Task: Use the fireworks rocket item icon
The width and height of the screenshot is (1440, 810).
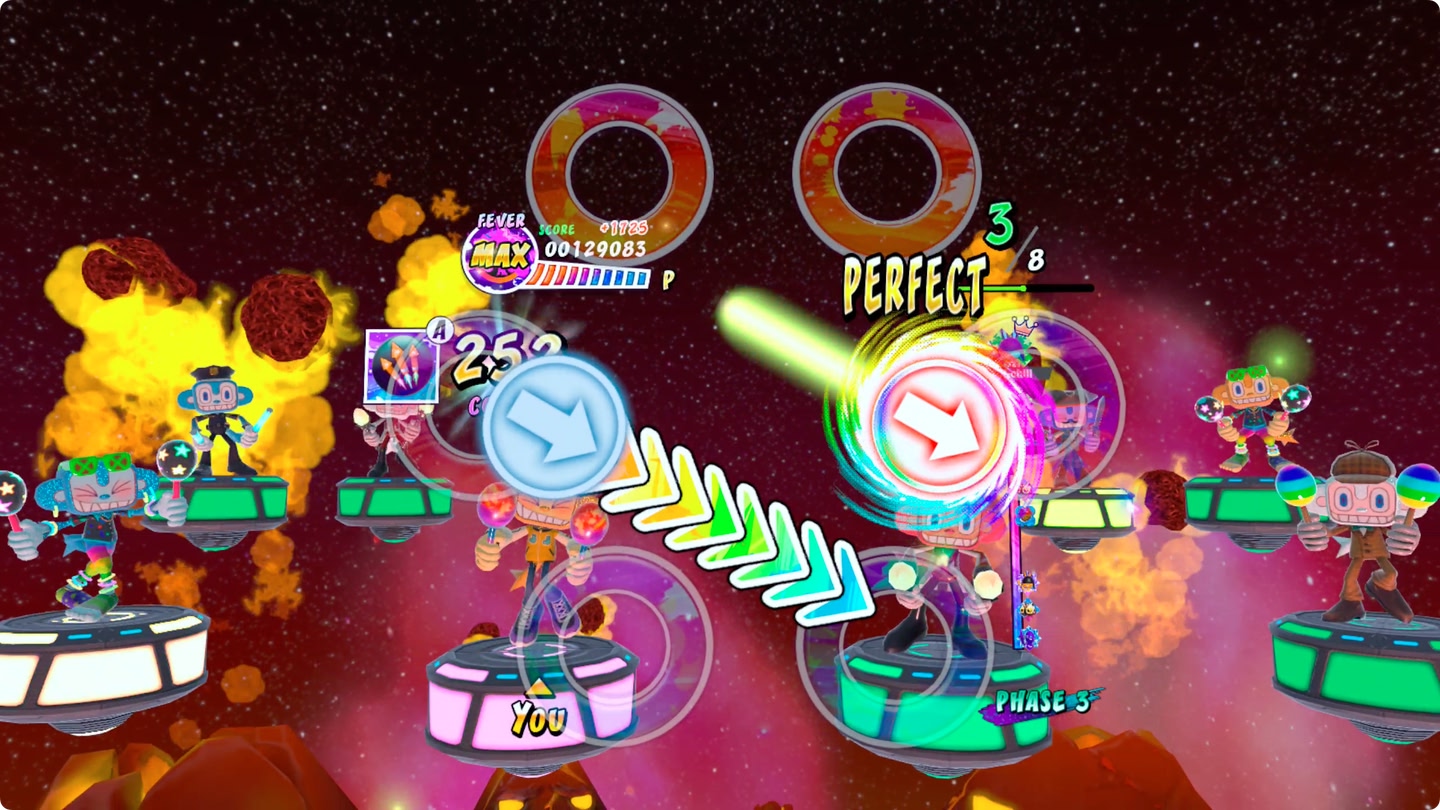Action: pos(402,366)
